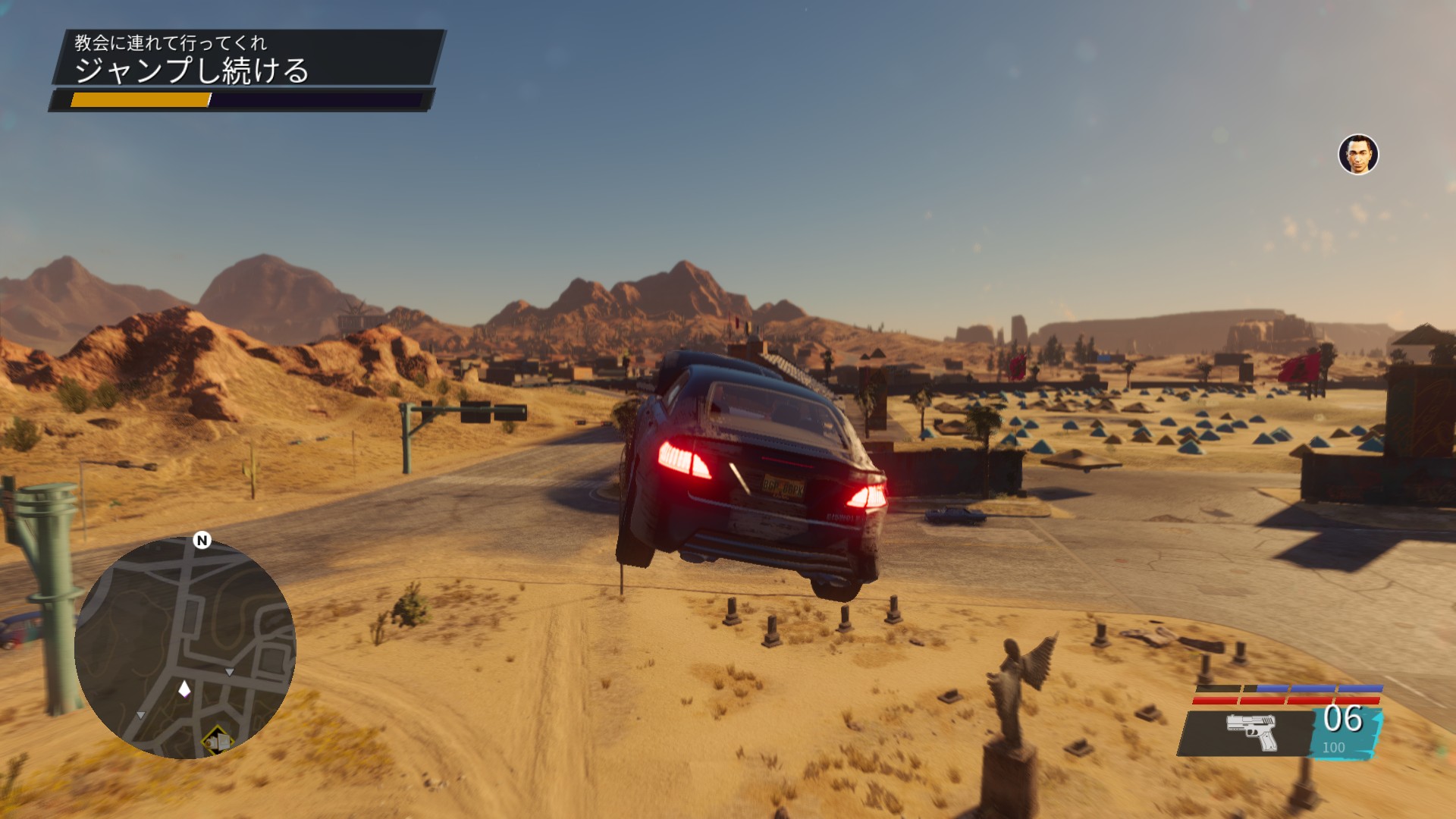The image size is (1456, 819).
Task: Select the equipped pistol weapon icon
Action: pos(1252,732)
